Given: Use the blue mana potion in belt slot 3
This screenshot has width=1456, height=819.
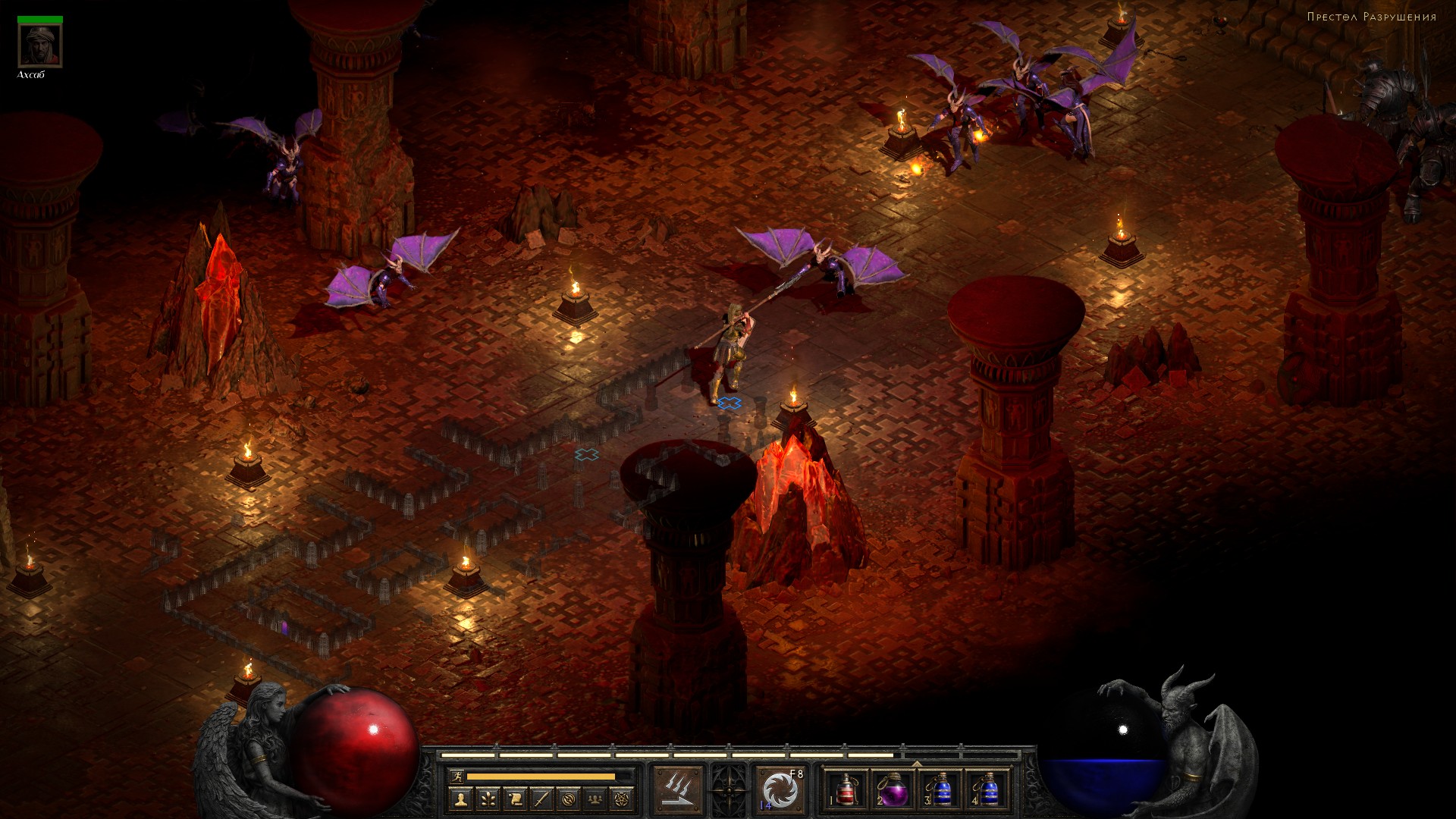Looking at the screenshot, I should pyautogui.click(x=940, y=790).
